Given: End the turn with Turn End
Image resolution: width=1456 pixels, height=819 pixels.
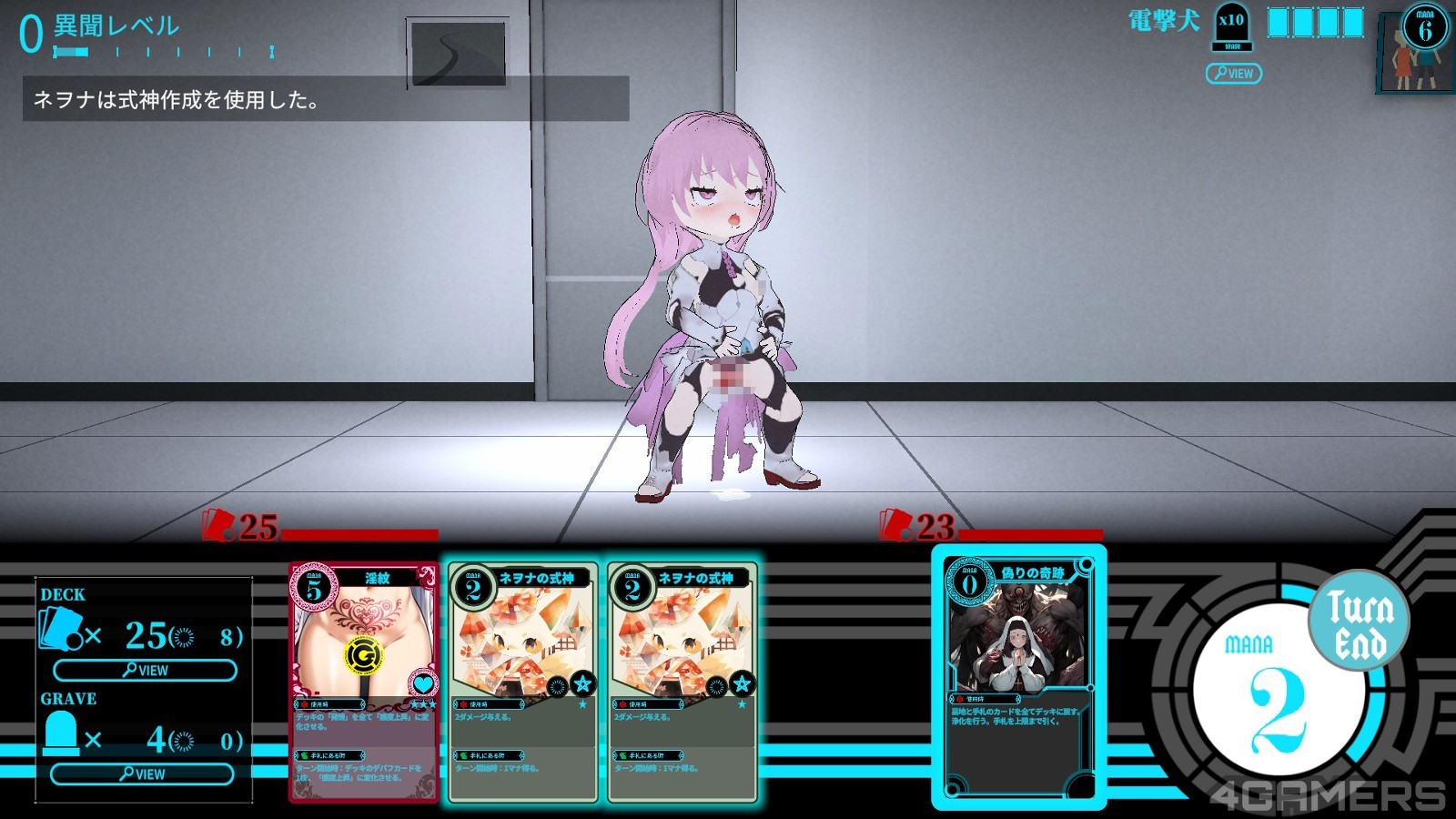Looking at the screenshot, I should tap(1359, 621).
